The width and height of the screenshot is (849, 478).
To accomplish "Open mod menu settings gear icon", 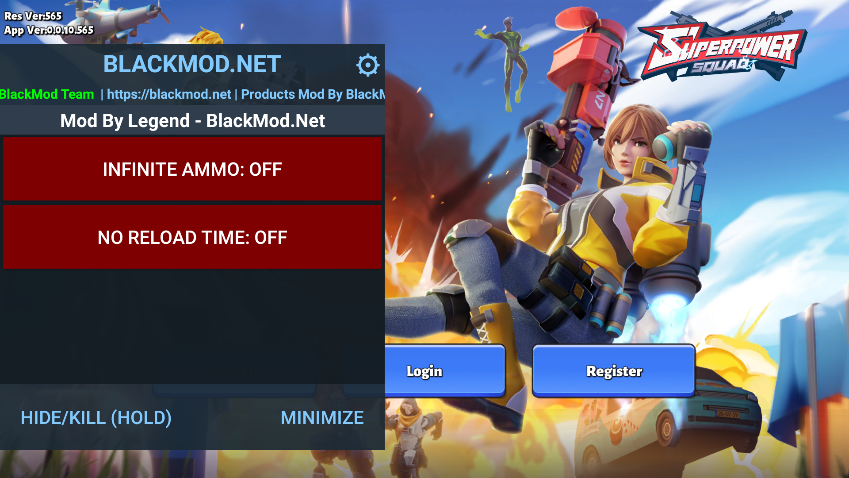I will click(368, 66).
